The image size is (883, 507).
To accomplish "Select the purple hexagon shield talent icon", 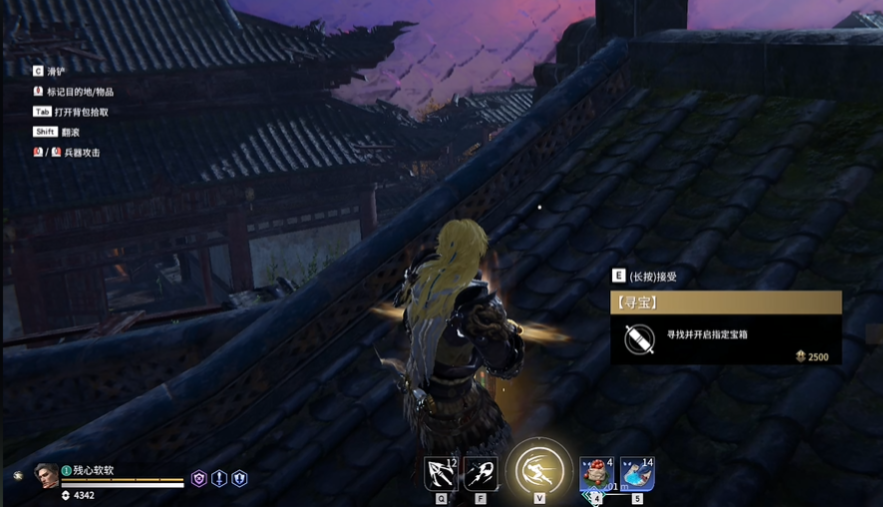I will tap(199, 479).
